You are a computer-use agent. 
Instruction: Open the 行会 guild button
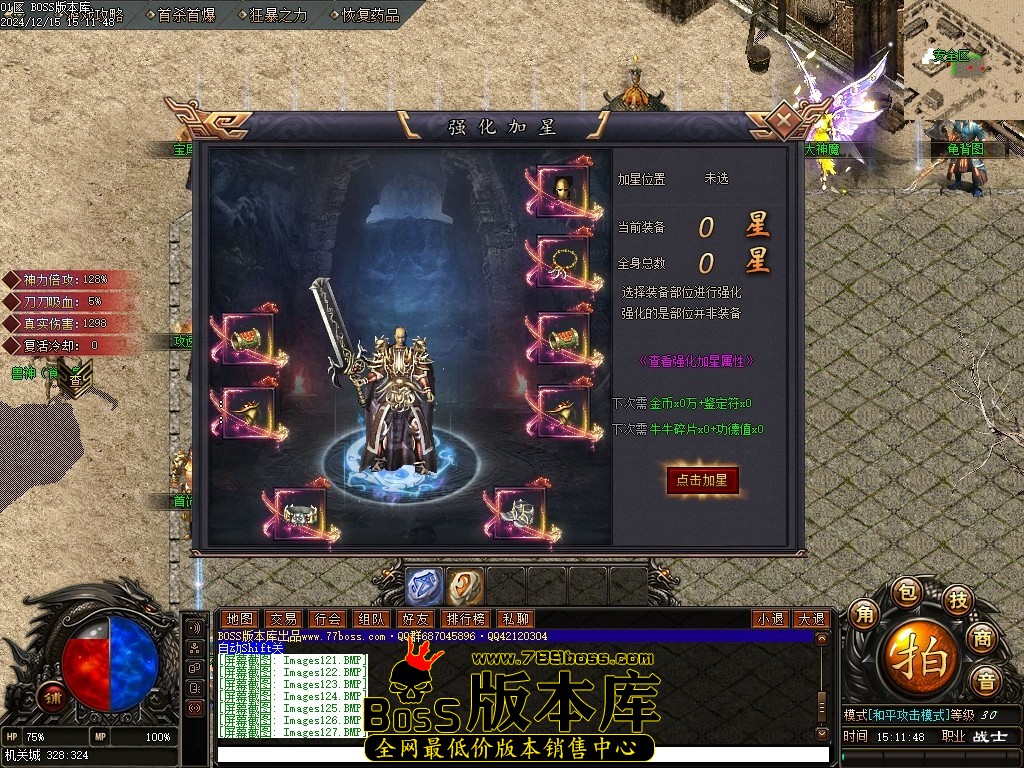(x=328, y=619)
